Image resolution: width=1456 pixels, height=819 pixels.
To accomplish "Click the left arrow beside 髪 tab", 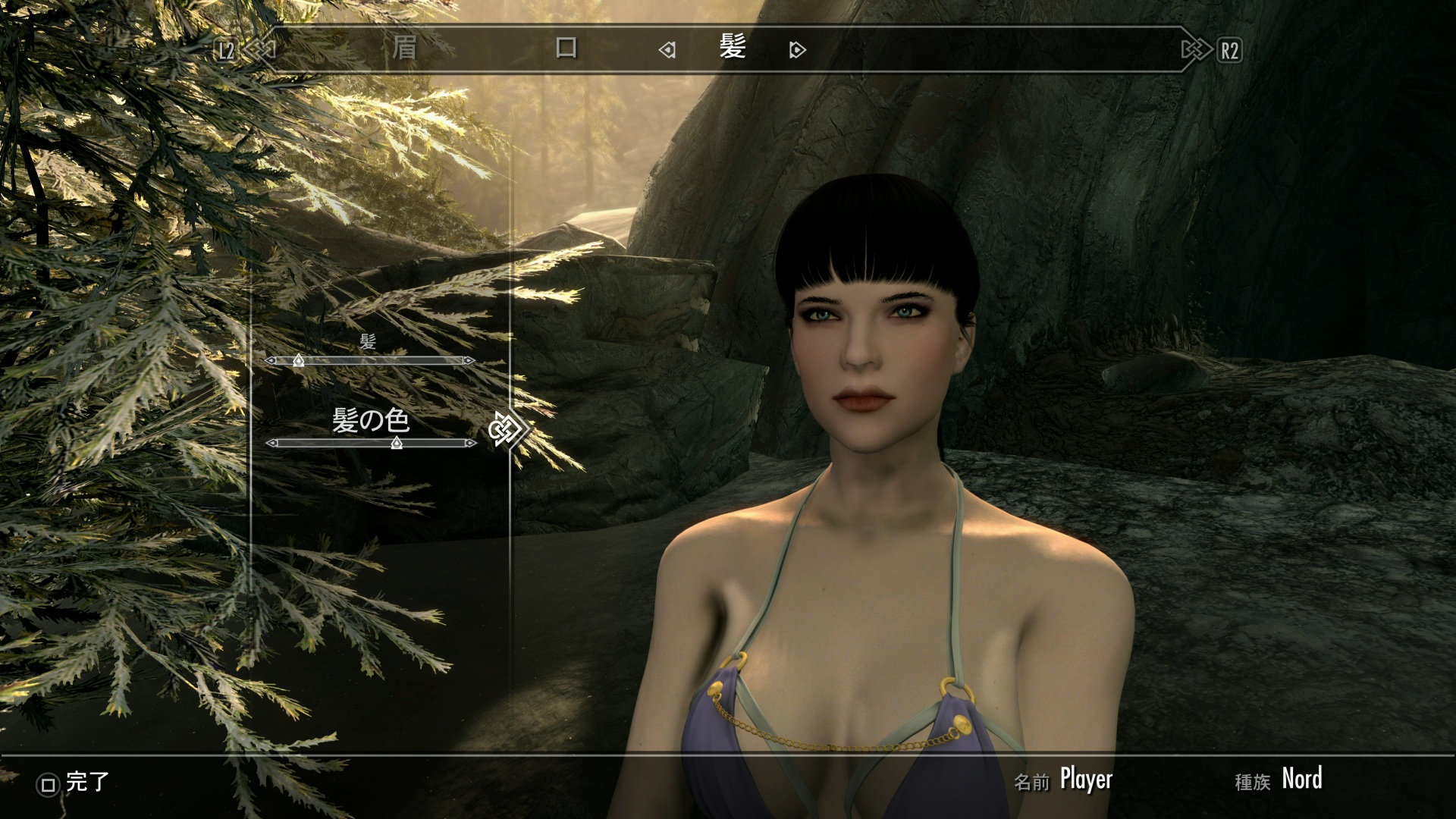I will 667,51.
